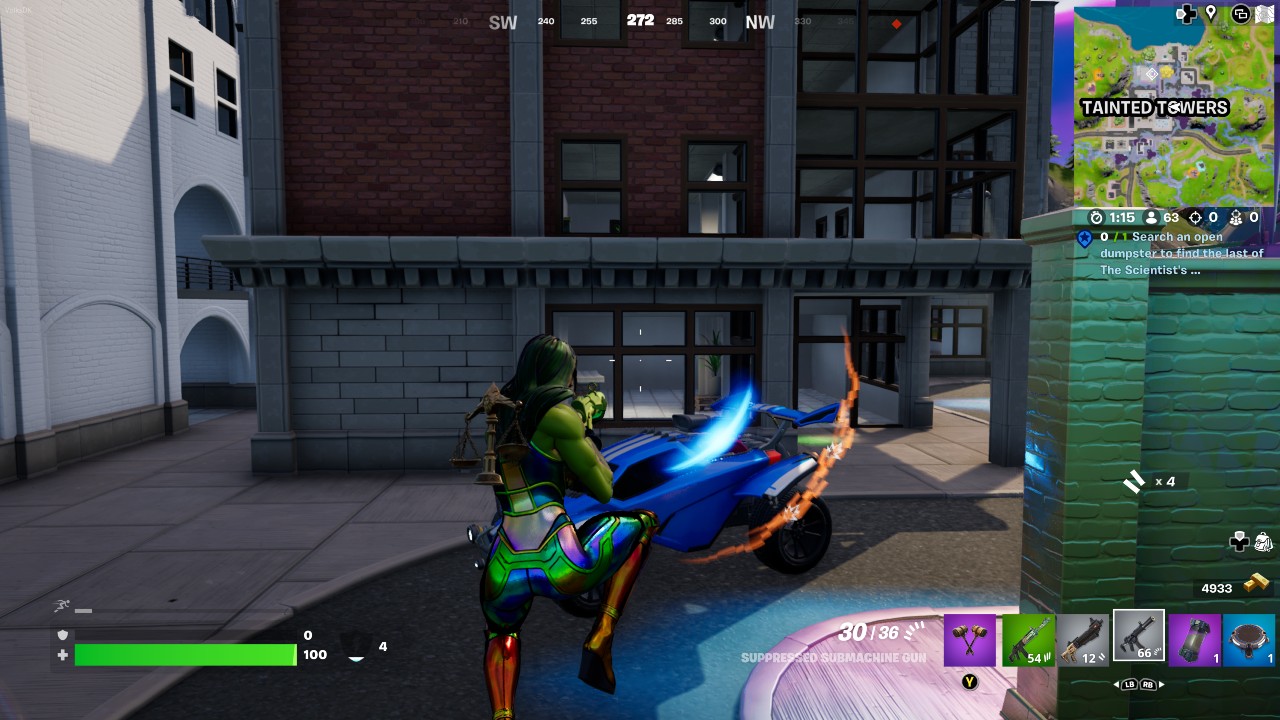Click the LB cycle-left button on the hotbar

(x=1130, y=684)
